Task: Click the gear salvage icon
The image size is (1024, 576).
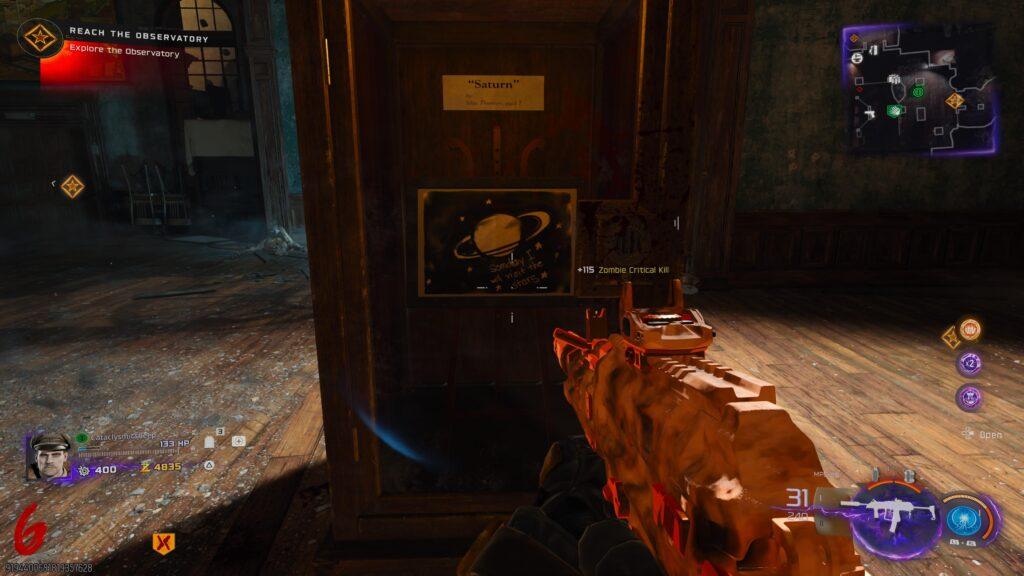Action: click(x=84, y=468)
